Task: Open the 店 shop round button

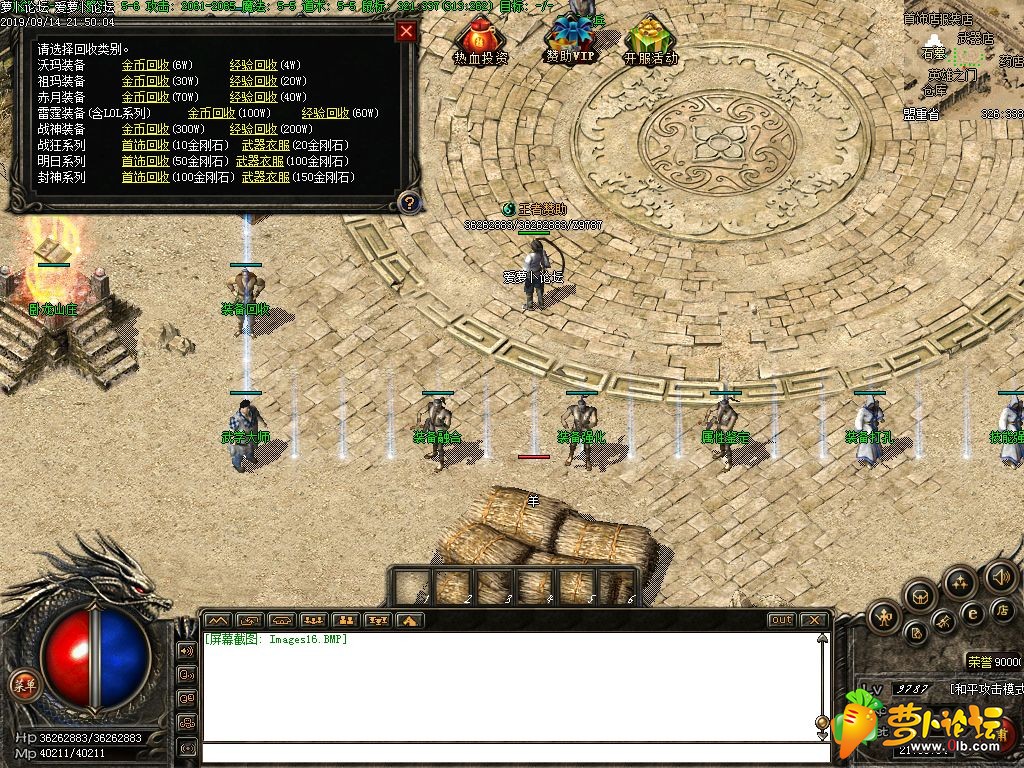Action: coord(1001,610)
